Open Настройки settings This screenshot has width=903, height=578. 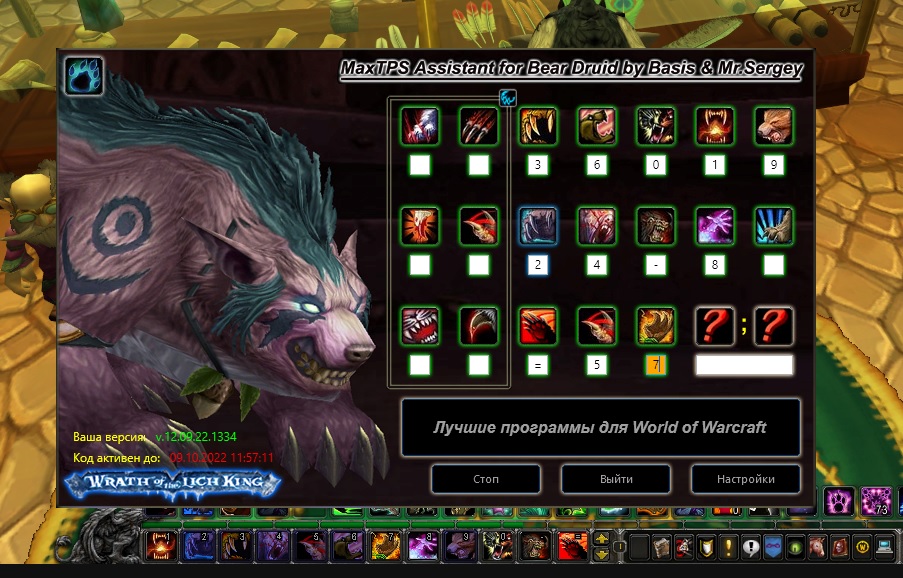point(745,479)
